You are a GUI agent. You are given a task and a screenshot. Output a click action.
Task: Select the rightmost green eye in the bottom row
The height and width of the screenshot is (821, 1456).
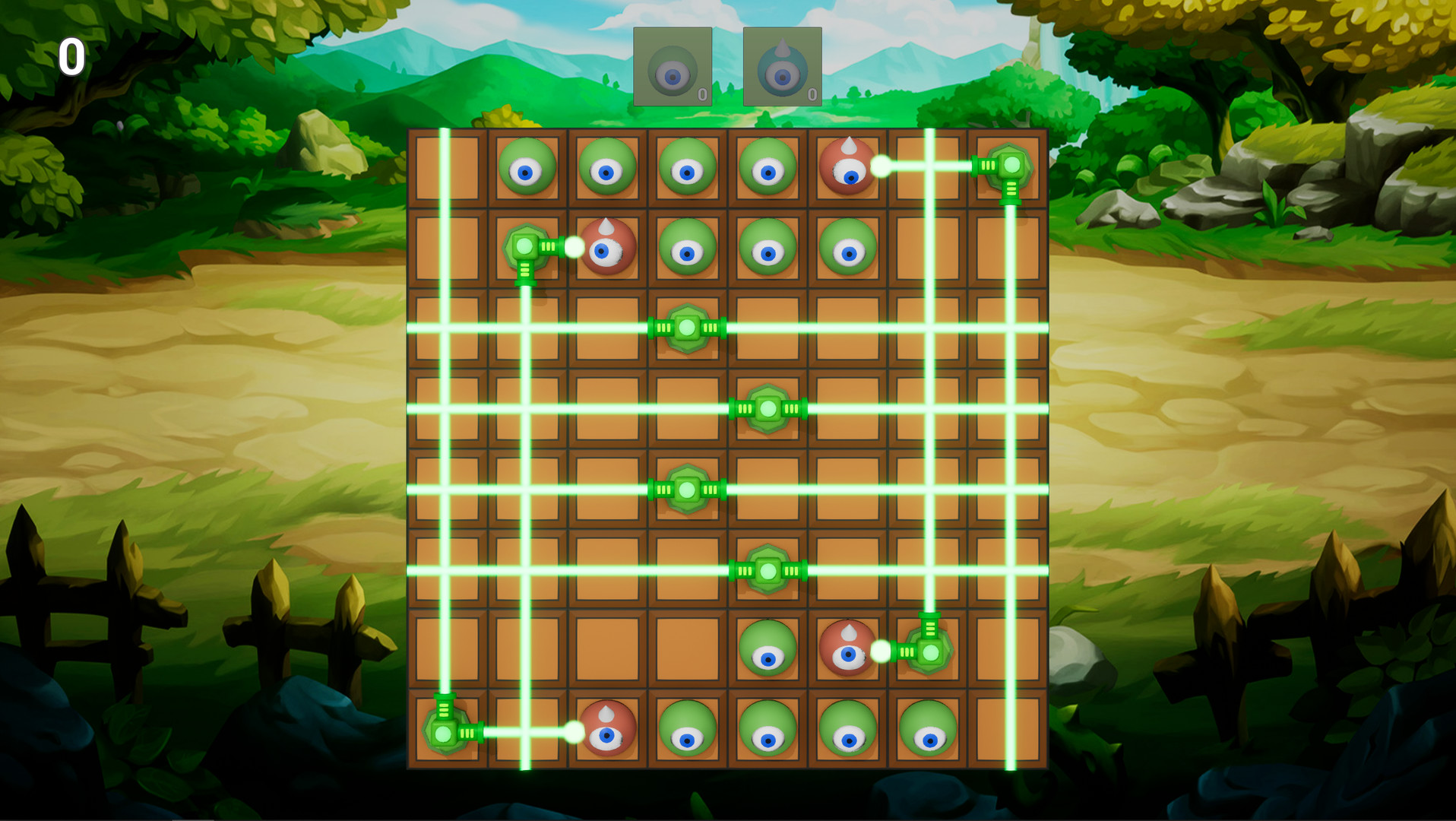929,732
